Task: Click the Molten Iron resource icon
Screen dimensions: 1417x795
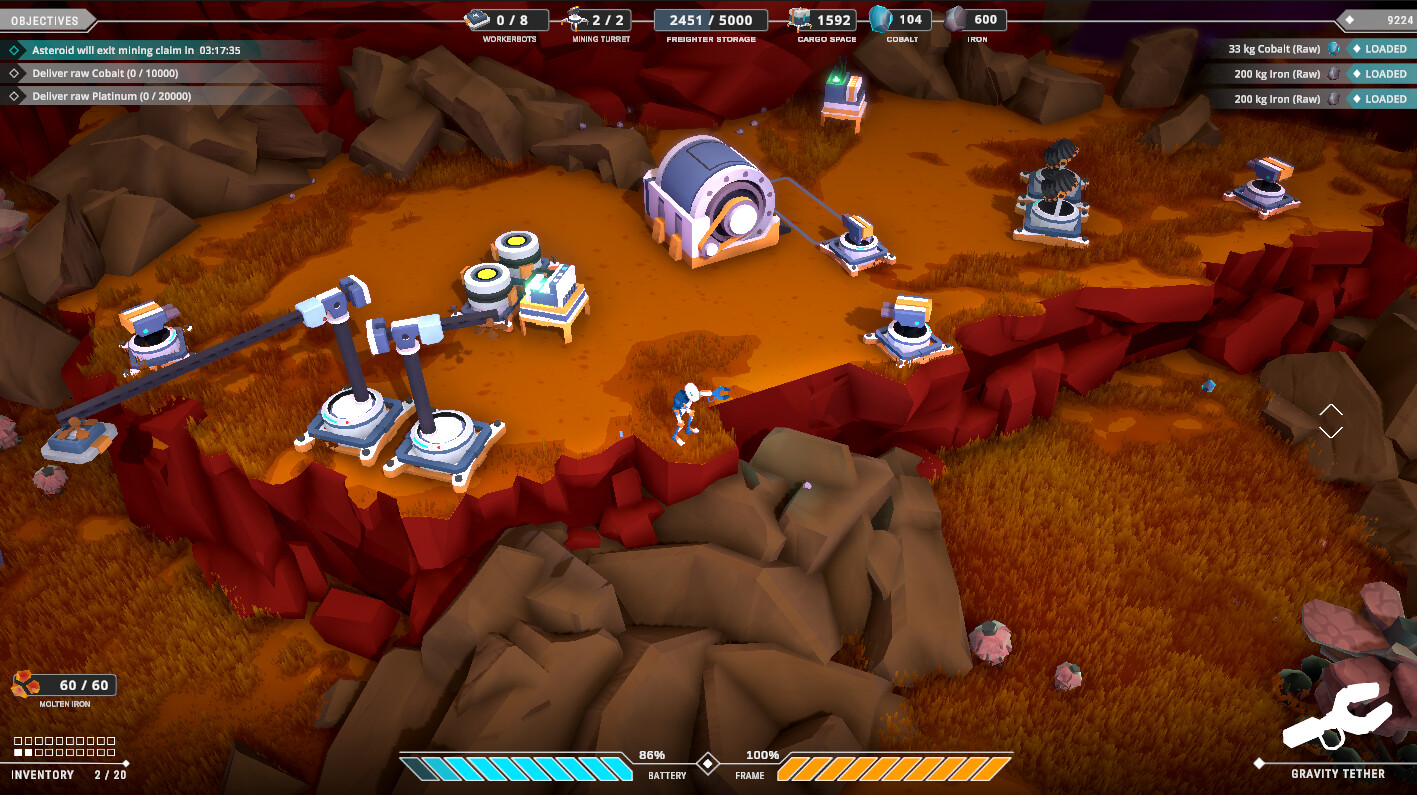Action: pos(27,685)
